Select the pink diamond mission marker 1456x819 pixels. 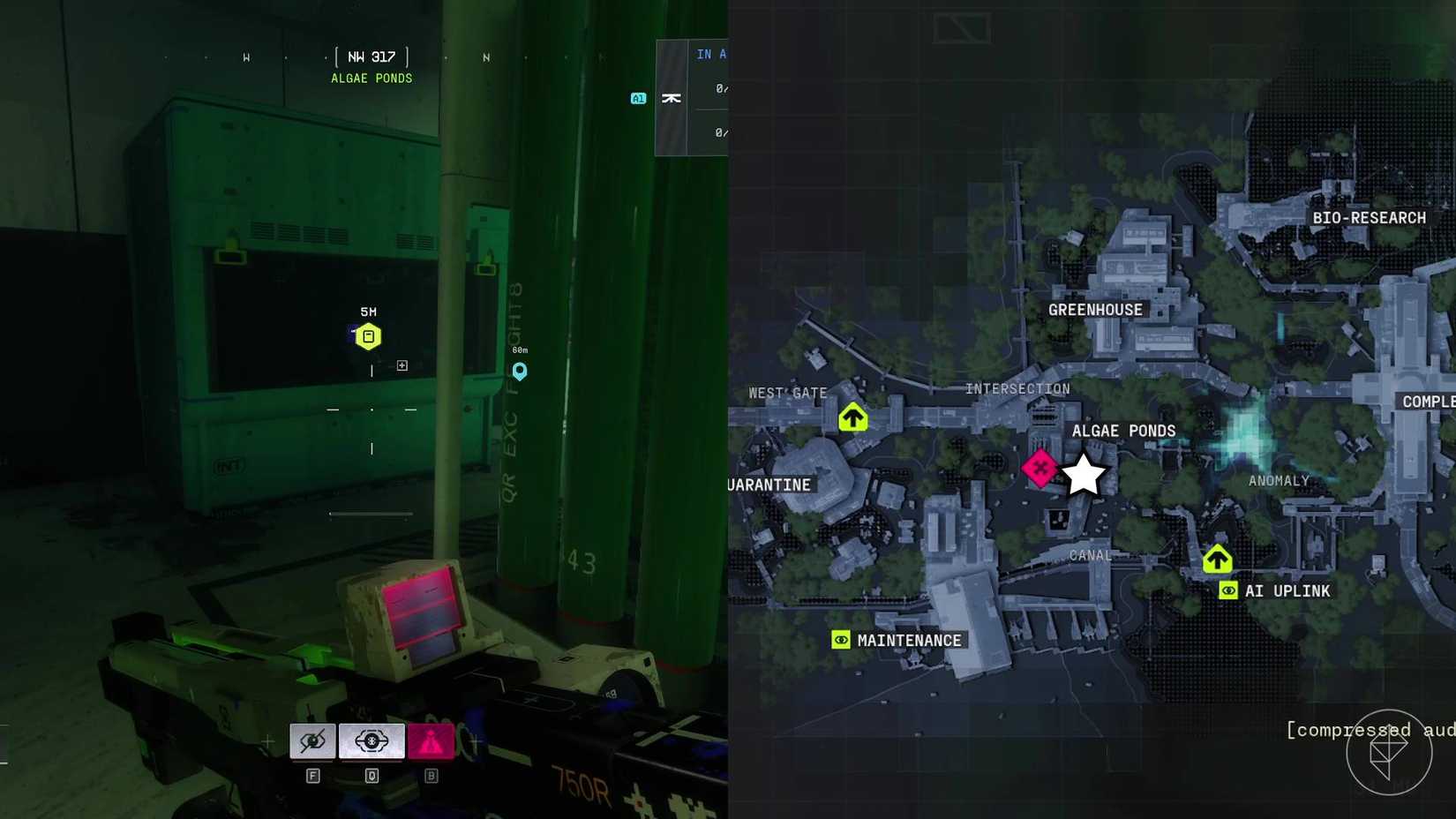pyautogui.click(x=1041, y=468)
